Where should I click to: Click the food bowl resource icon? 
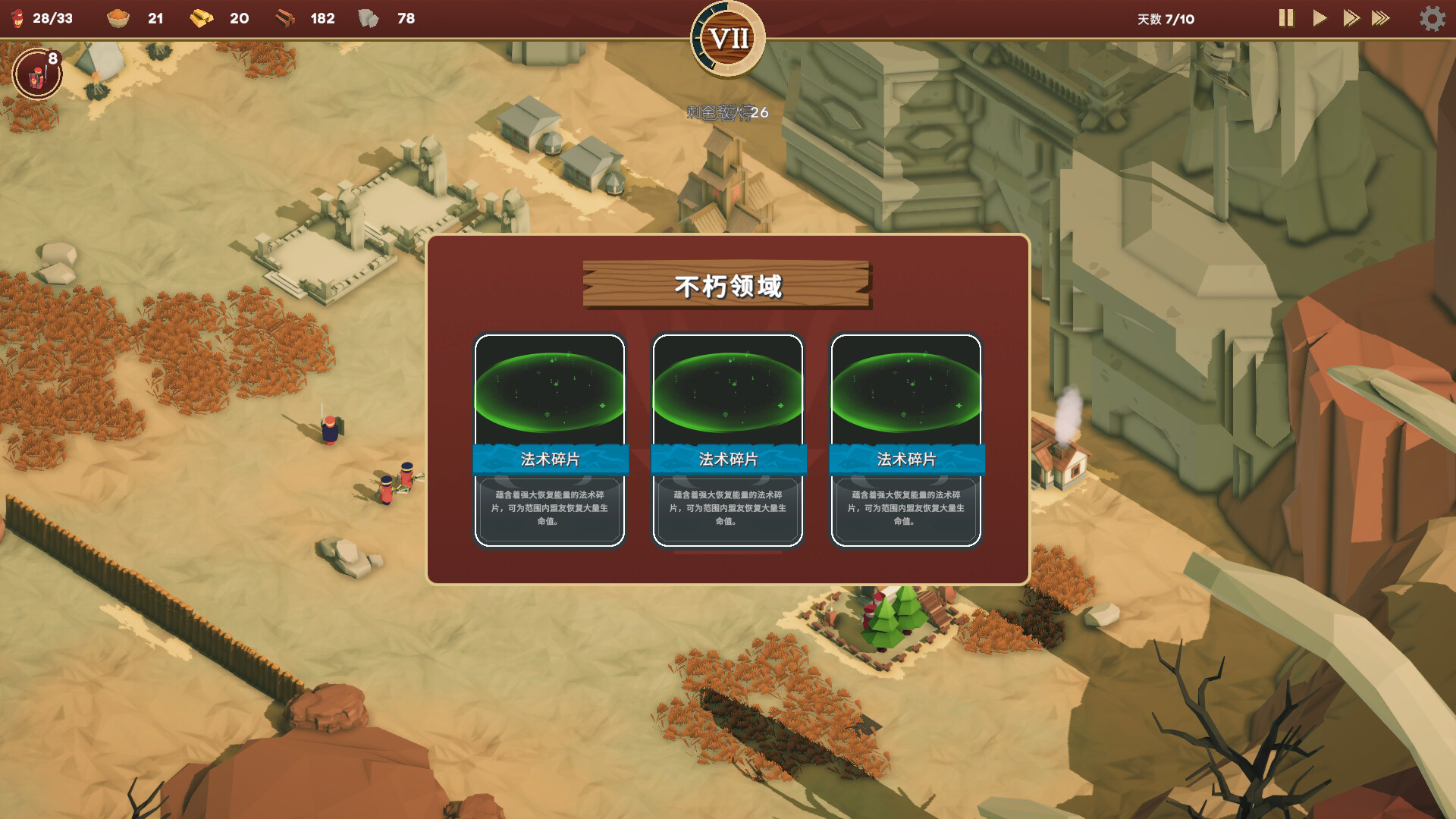pos(118,18)
